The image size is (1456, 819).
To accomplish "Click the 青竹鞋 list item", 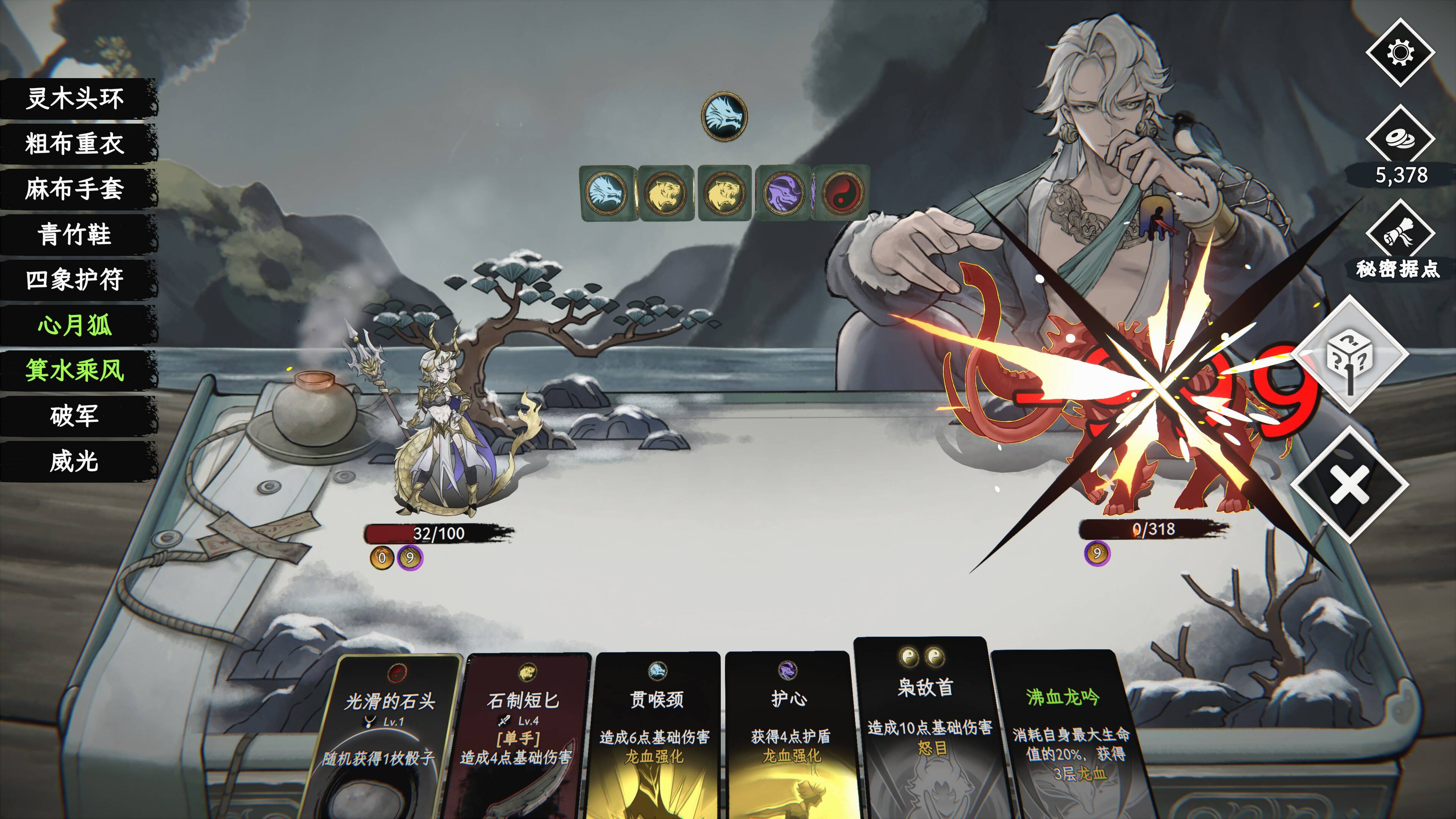I will tap(75, 234).
